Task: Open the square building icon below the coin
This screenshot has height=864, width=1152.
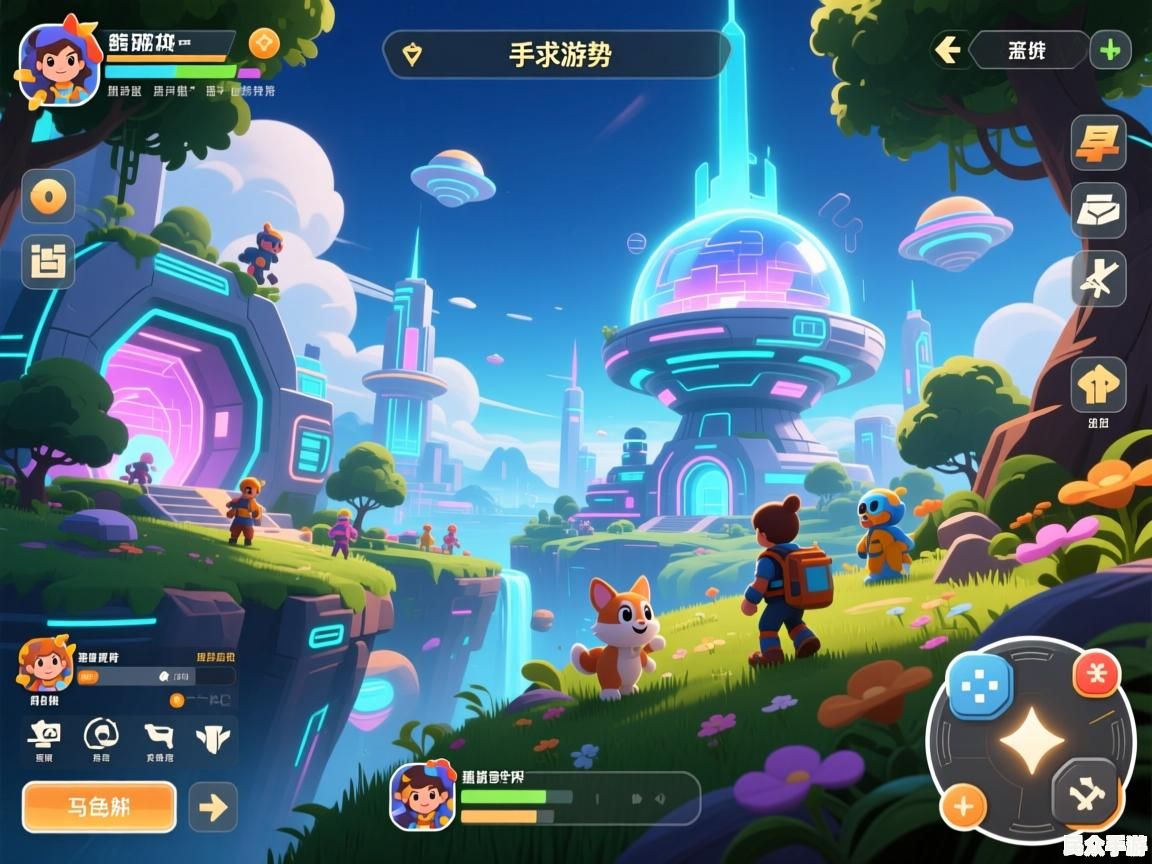Action: pos(48,262)
